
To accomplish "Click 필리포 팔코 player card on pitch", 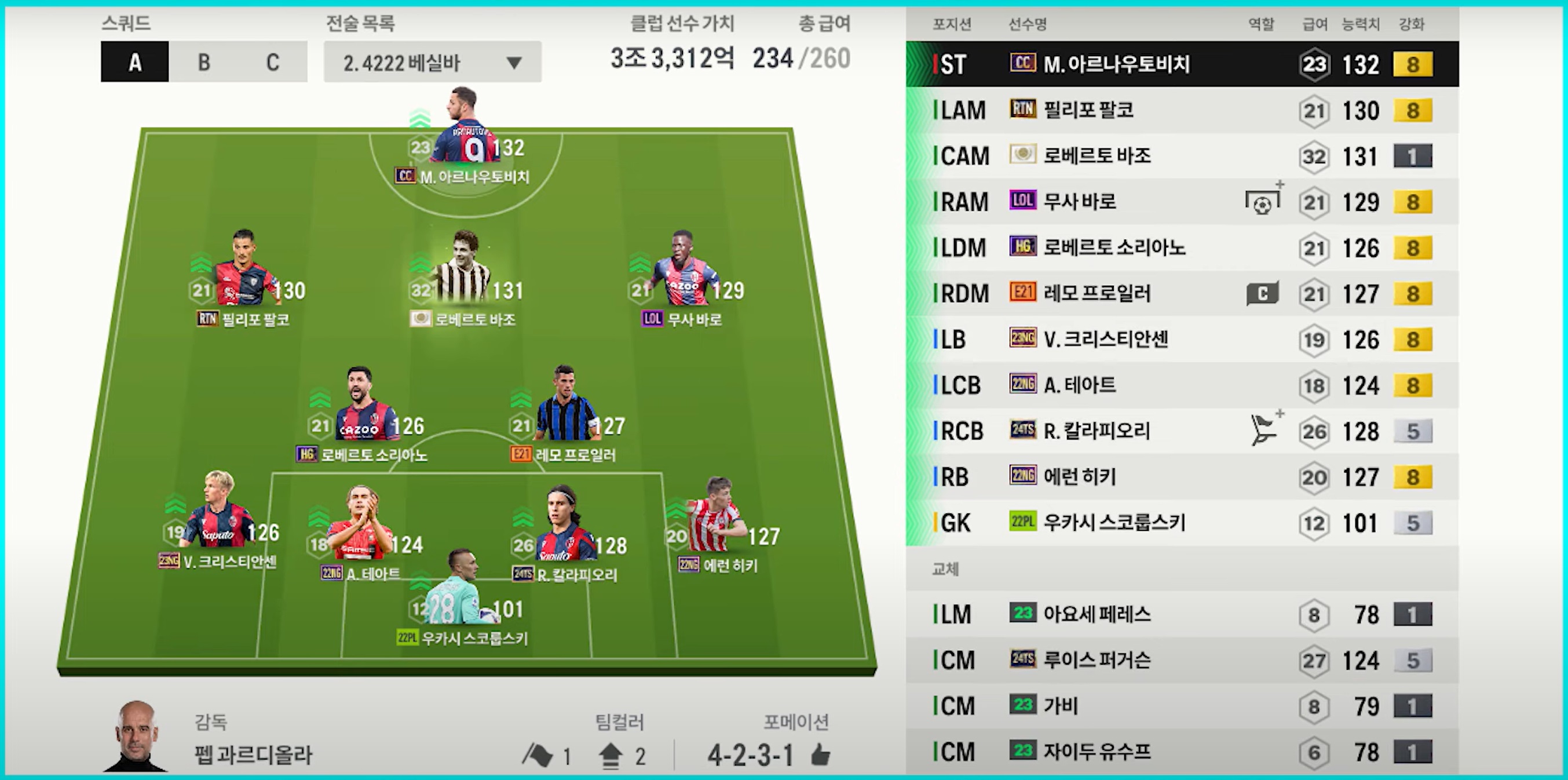I will [x=243, y=274].
